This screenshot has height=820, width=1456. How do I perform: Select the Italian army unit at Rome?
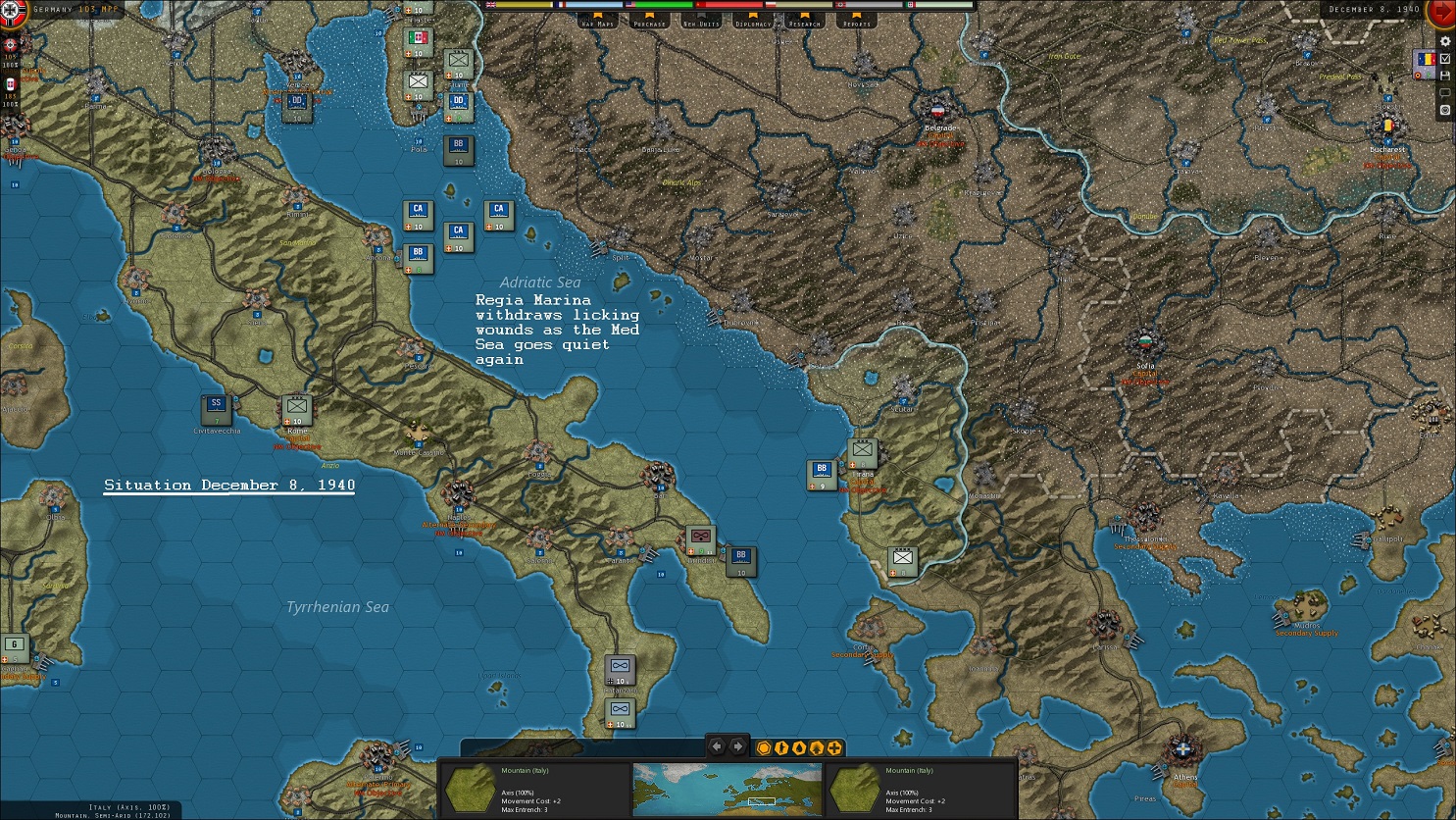click(297, 408)
